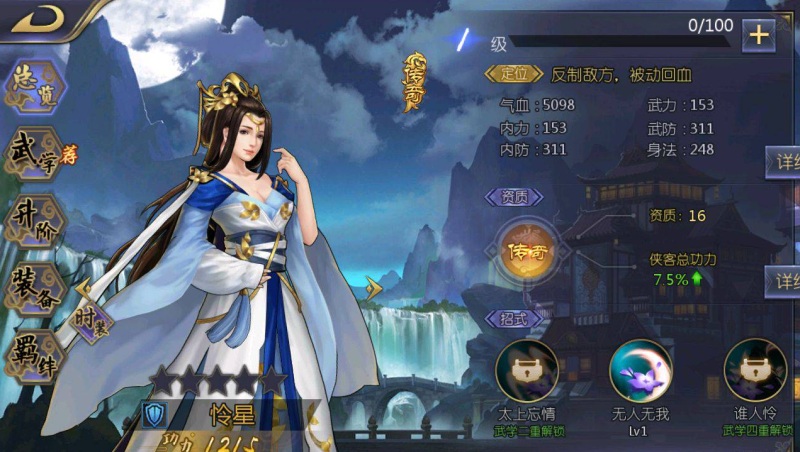Select the locked 谁人怜 skill icon
The image size is (800, 452).
(755, 370)
